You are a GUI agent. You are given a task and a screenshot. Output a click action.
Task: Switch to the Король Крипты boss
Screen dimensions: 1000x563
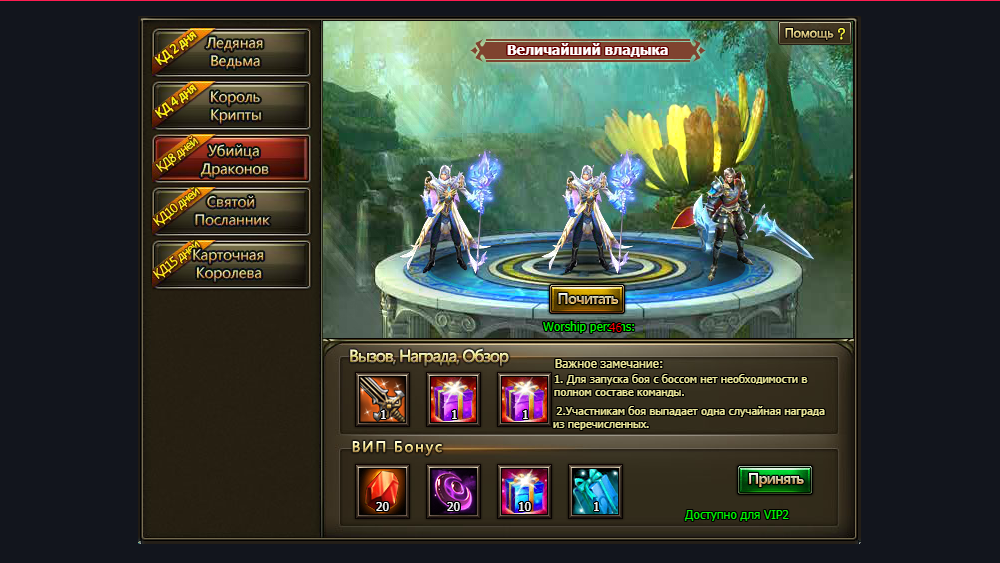click(232, 106)
